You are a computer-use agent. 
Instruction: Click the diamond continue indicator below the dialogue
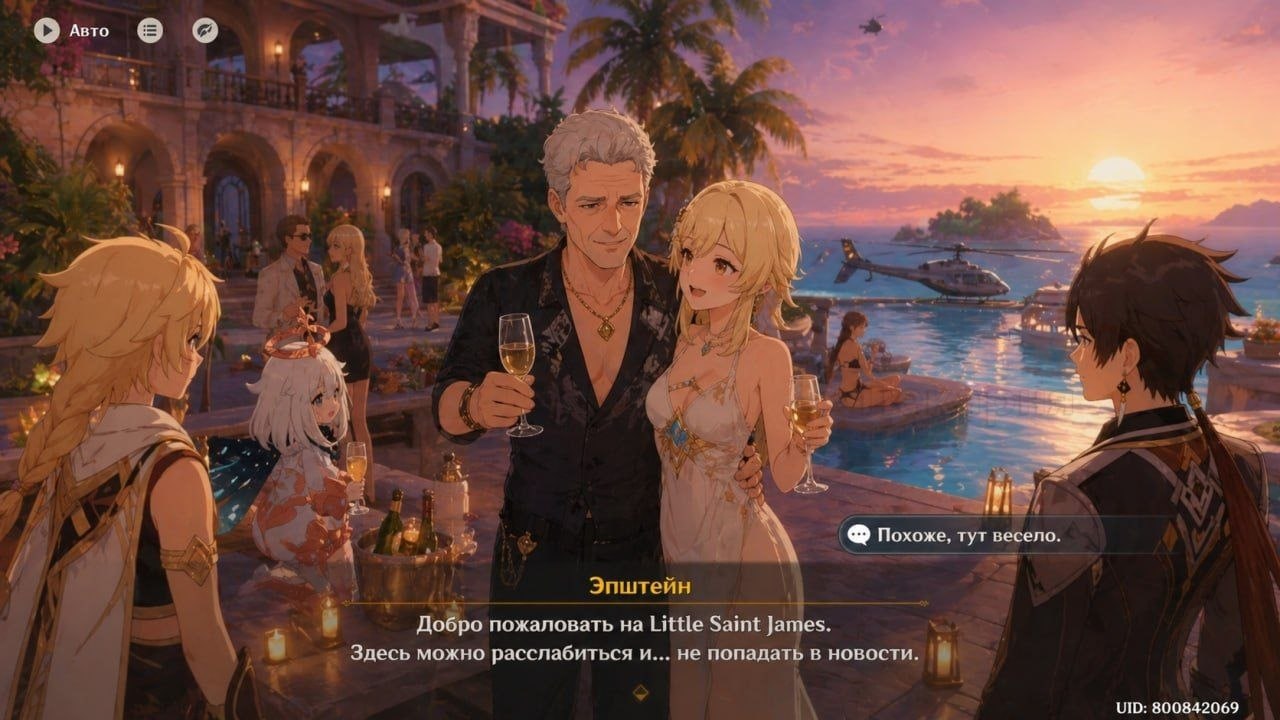click(640, 690)
